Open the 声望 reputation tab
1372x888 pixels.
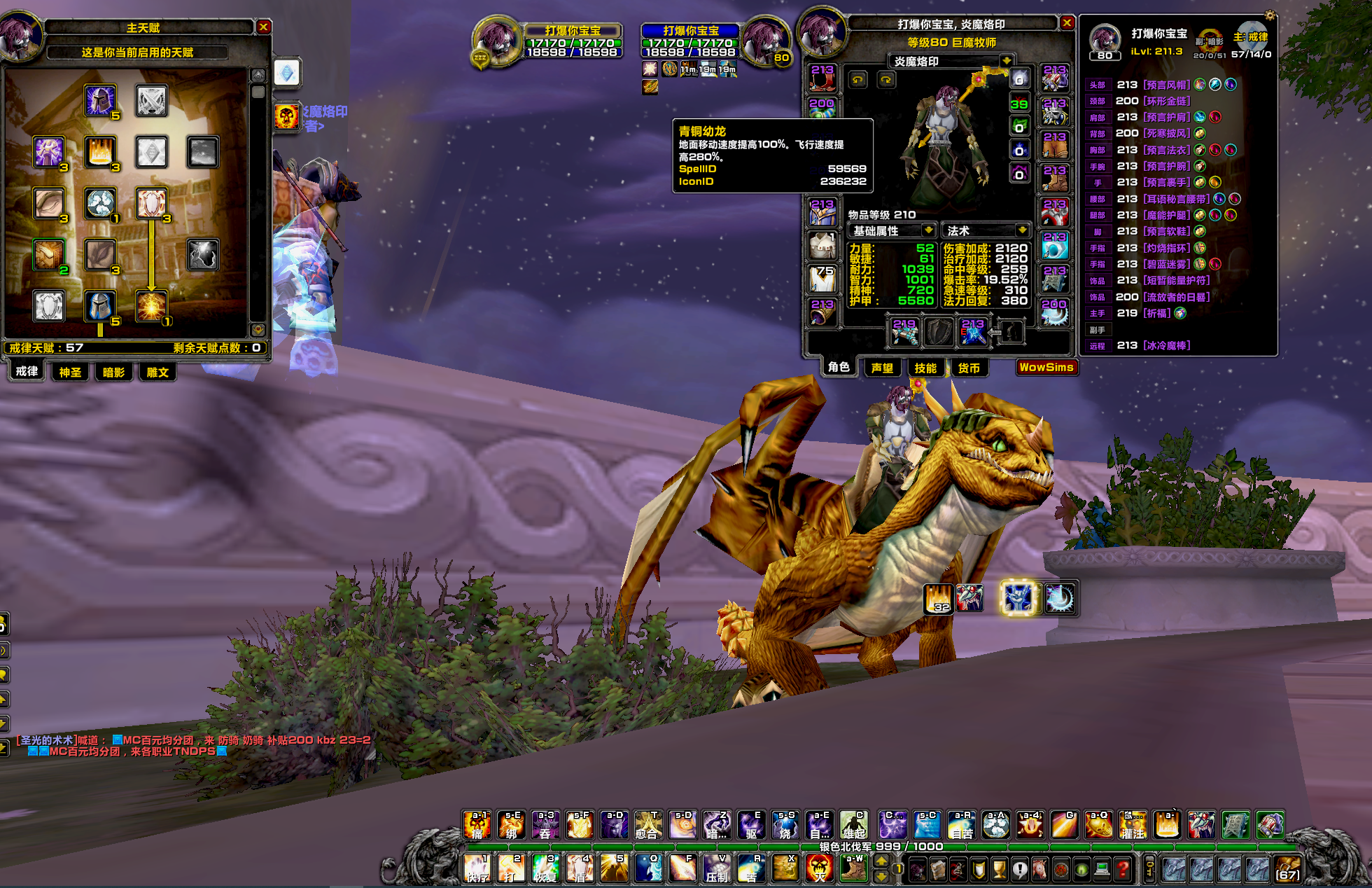[882, 368]
